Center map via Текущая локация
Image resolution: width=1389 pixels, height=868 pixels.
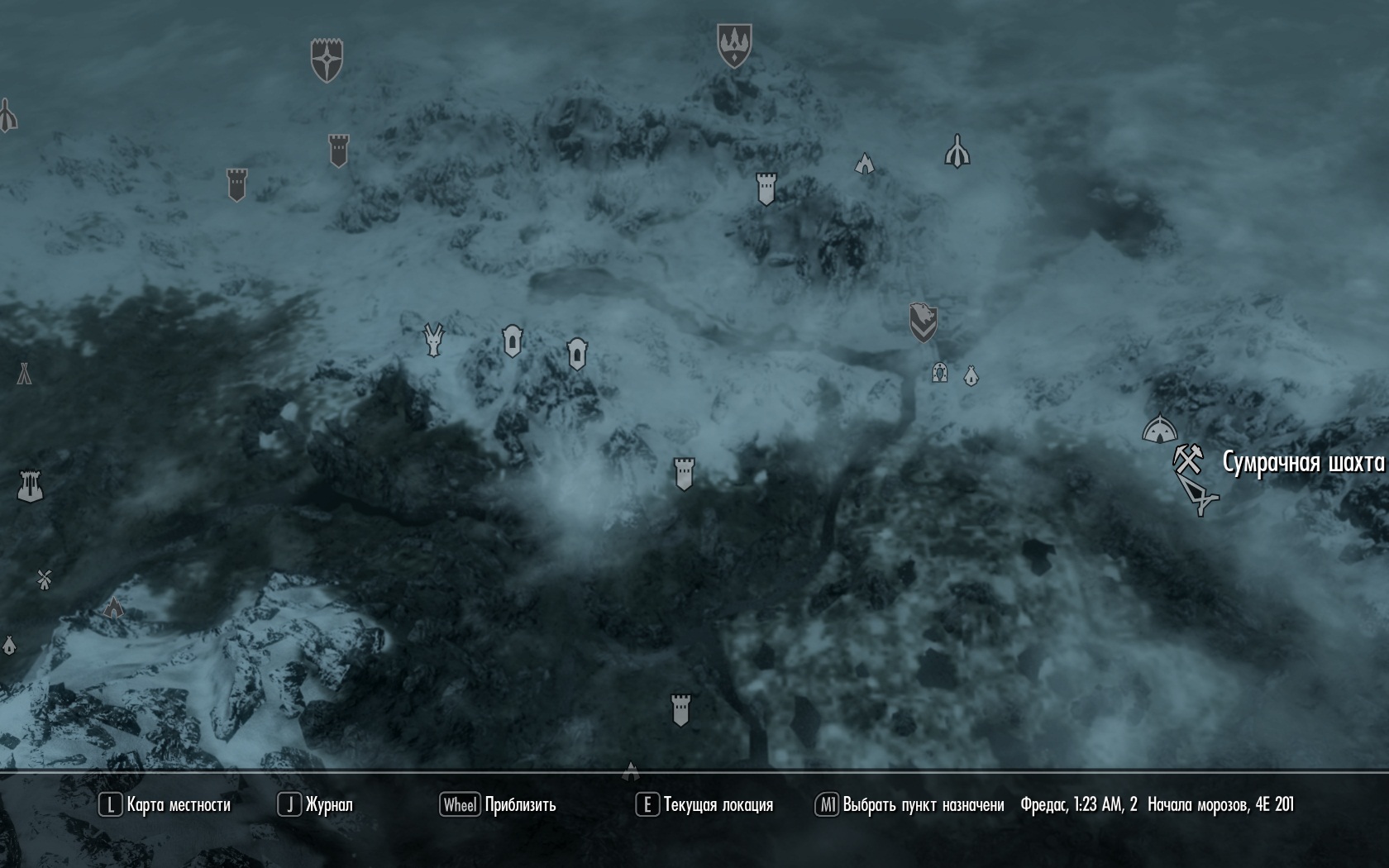(704, 804)
